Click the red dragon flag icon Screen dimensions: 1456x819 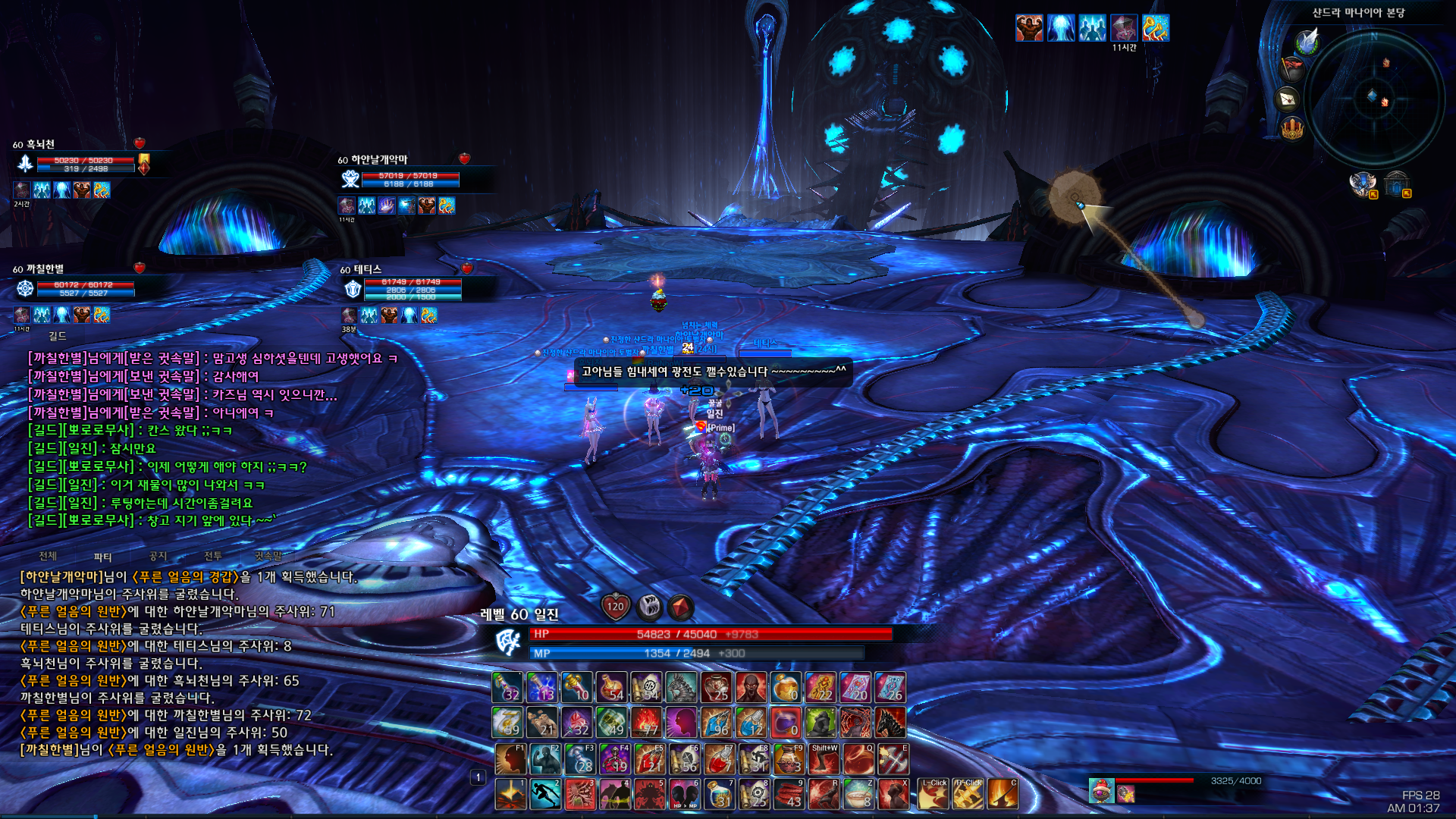click(x=1291, y=68)
